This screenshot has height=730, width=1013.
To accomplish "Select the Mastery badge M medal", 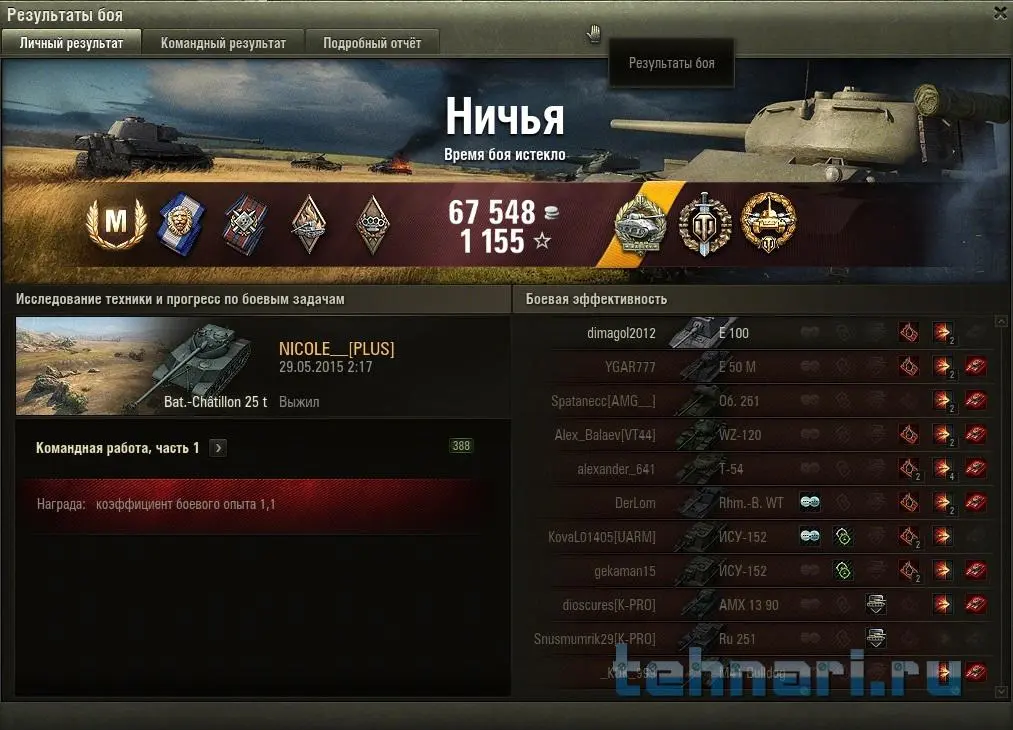I will point(116,224).
